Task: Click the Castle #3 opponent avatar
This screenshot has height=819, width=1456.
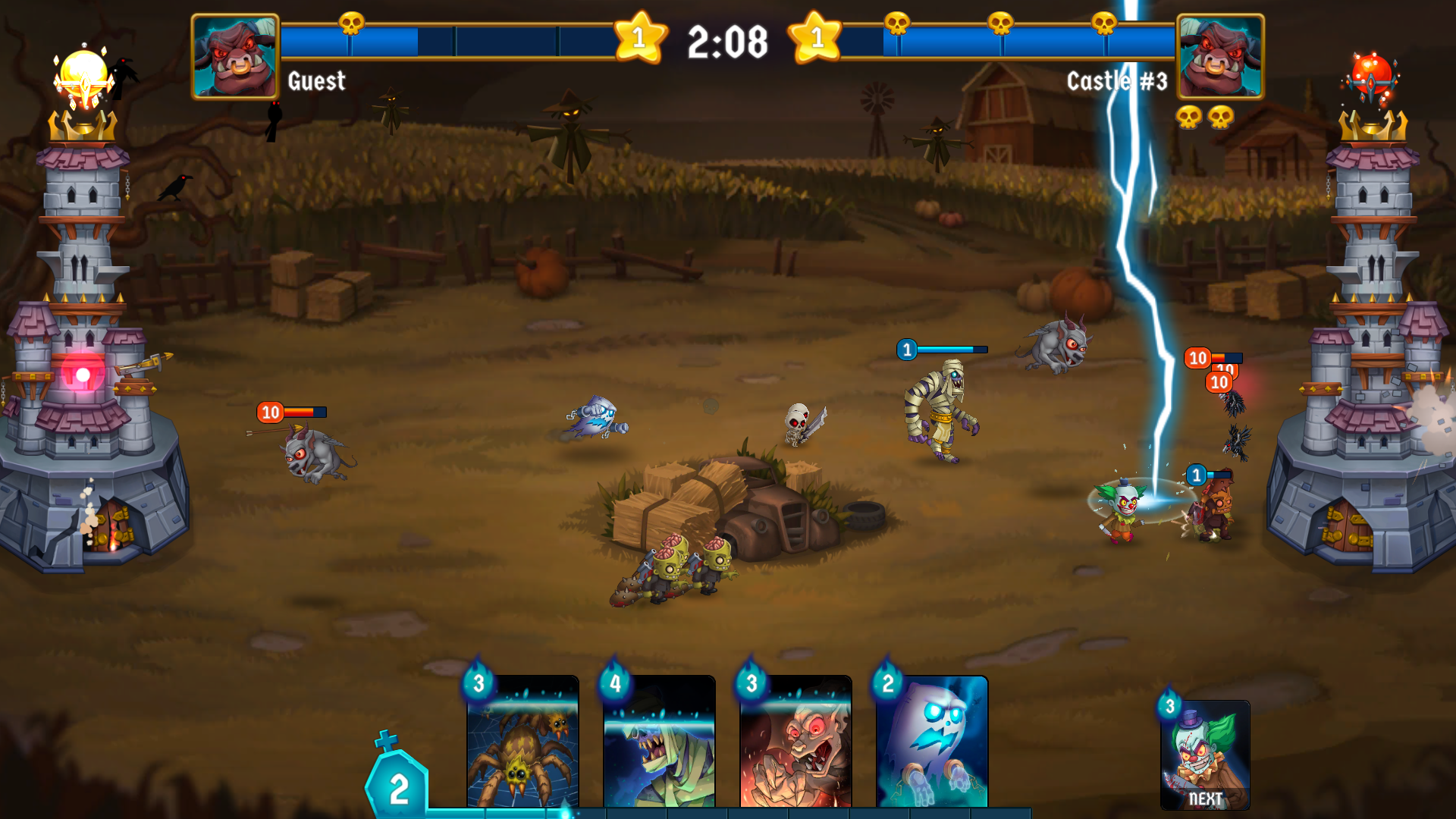Action: [x=1221, y=53]
